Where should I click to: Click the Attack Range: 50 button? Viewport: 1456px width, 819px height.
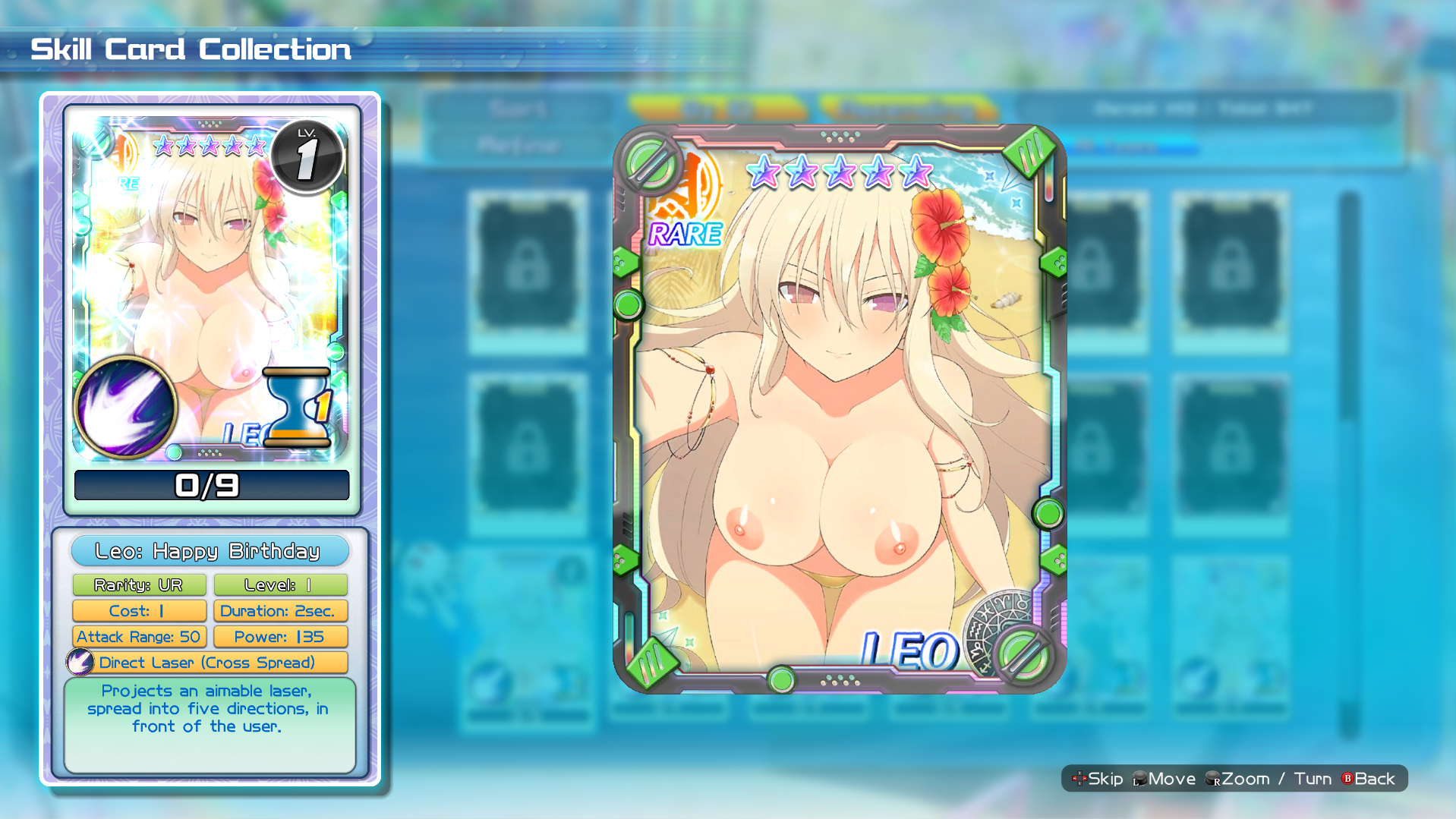[x=139, y=637]
